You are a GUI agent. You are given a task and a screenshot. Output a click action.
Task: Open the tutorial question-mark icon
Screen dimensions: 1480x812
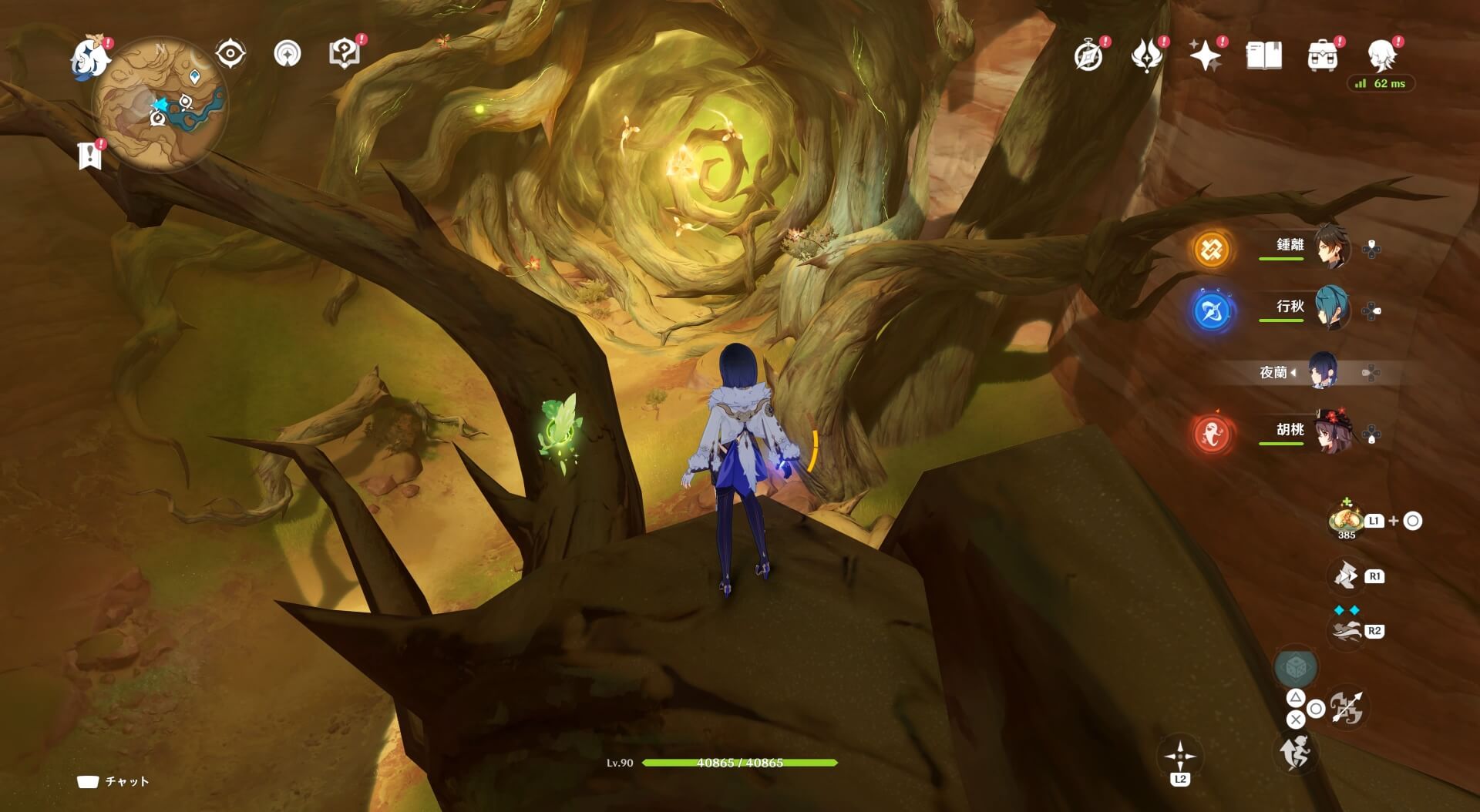344,54
